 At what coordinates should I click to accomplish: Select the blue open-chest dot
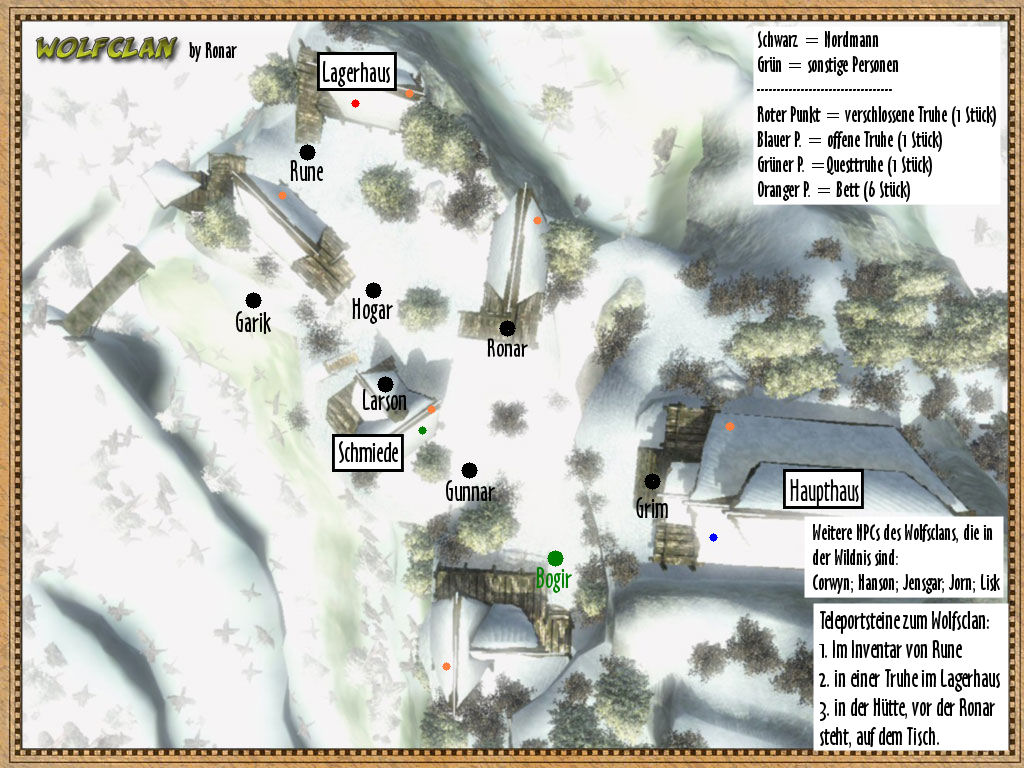(713, 537)
